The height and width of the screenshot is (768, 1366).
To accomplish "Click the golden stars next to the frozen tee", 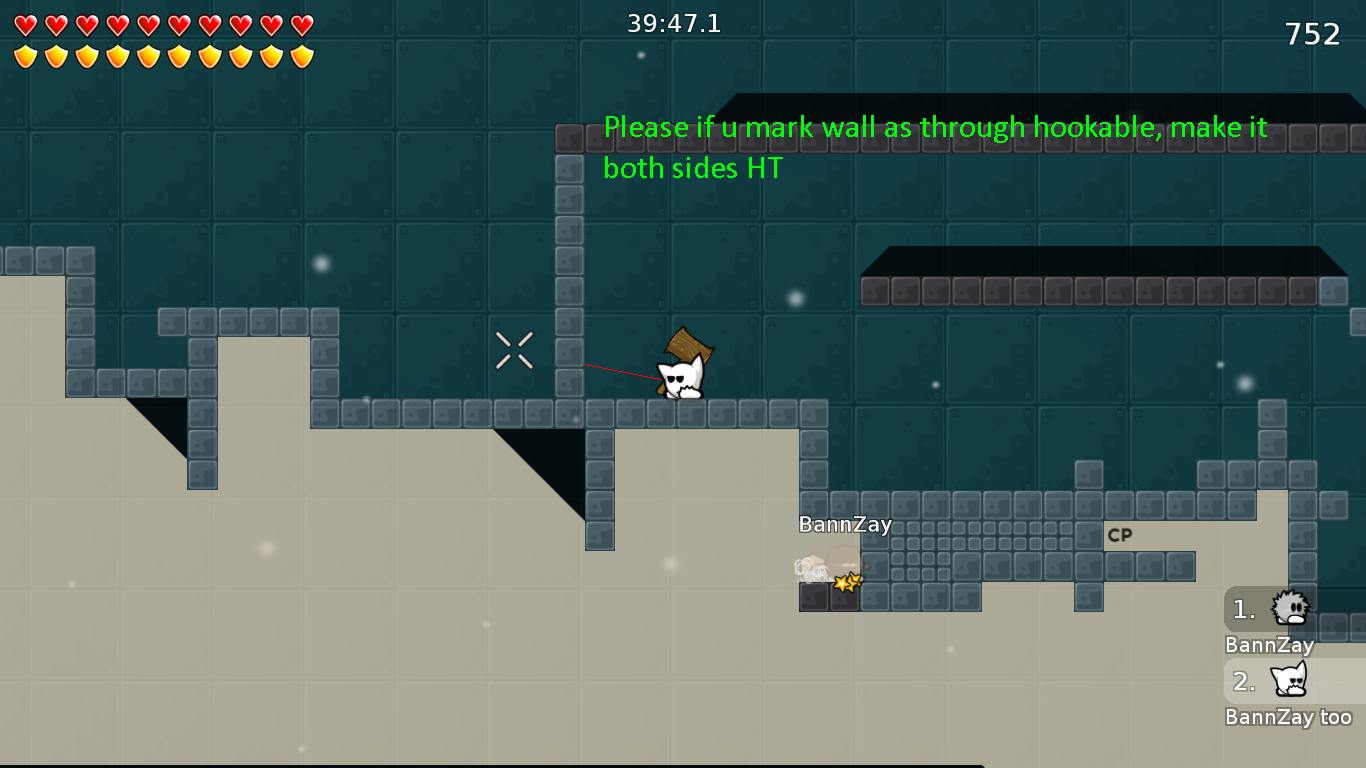I will 845,581.
